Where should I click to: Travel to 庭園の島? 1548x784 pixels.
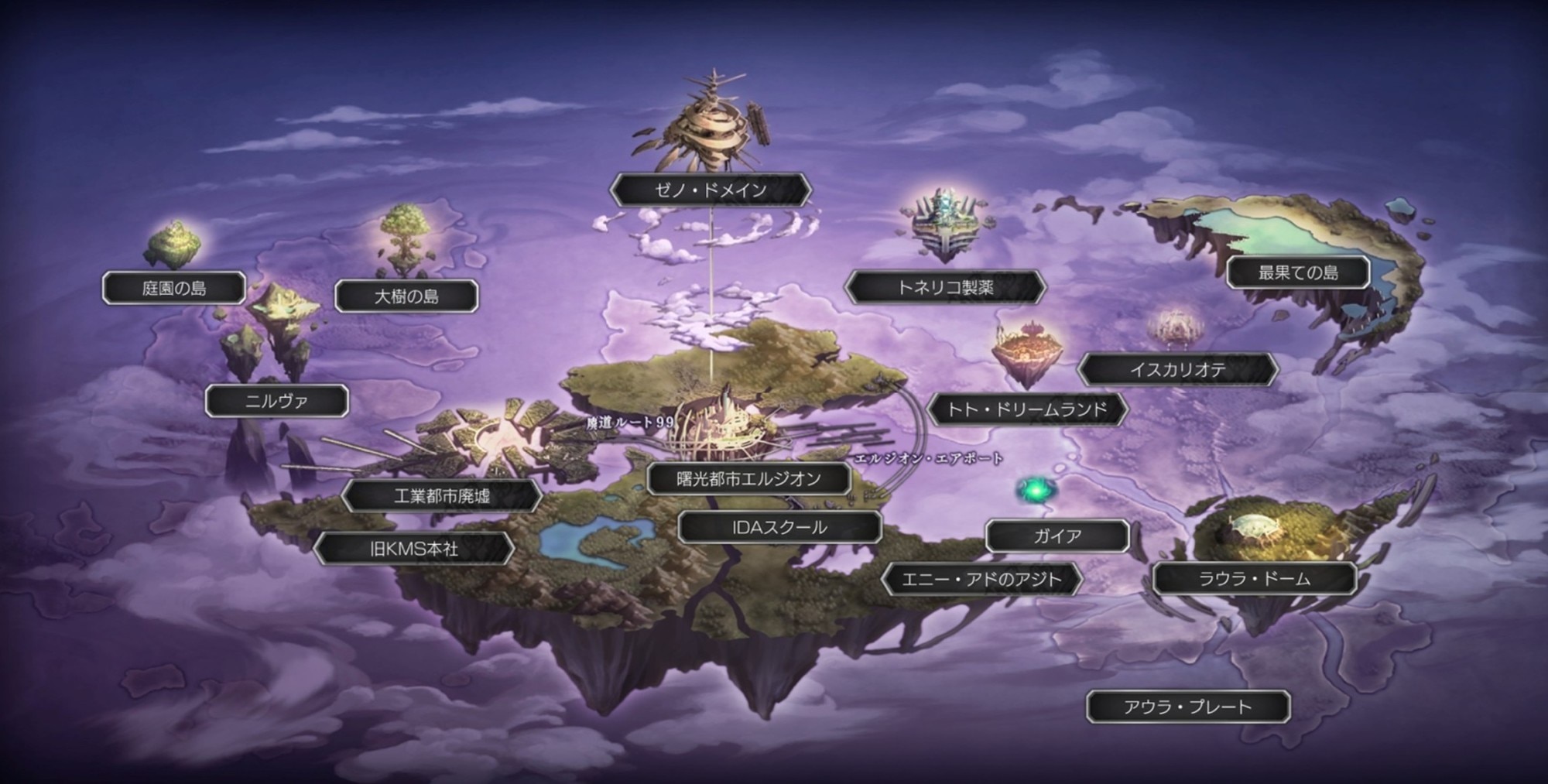coord(174,289)
